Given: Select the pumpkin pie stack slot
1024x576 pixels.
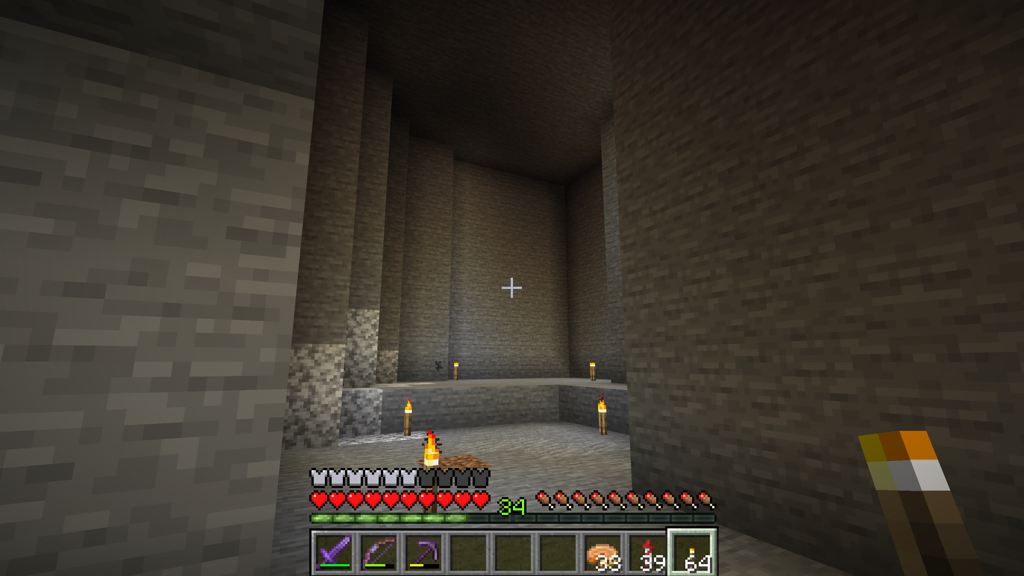Looking at the screenshot, I should click(602, 553).
